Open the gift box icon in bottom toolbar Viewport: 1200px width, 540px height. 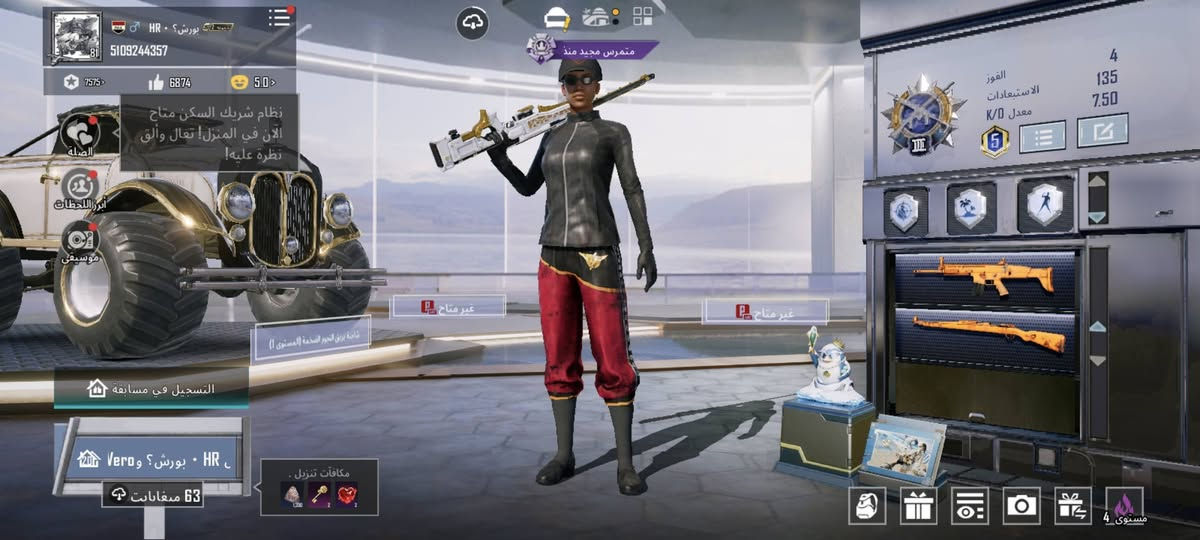(x=918, y=505)
